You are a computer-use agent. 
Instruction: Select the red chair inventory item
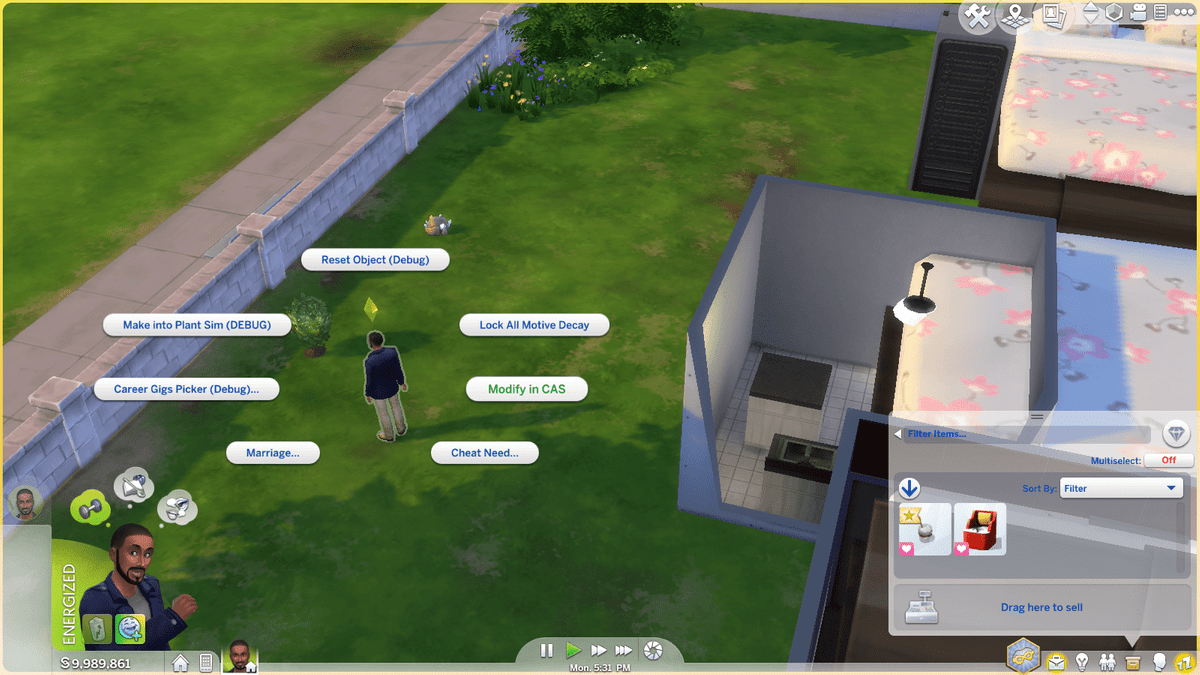[980, 528]
